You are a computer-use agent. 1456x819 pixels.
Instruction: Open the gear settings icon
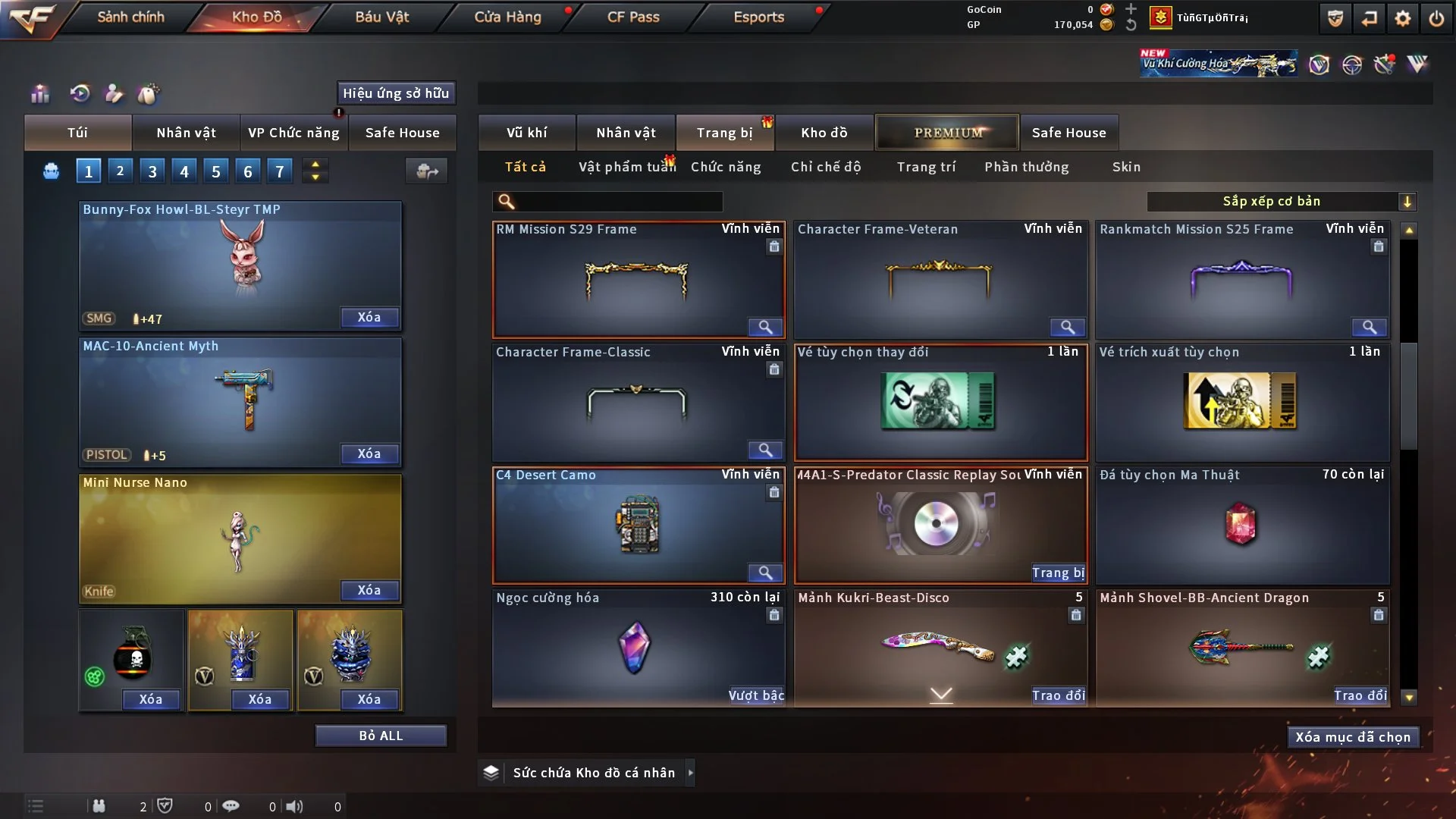click(x=1403, y=18)
